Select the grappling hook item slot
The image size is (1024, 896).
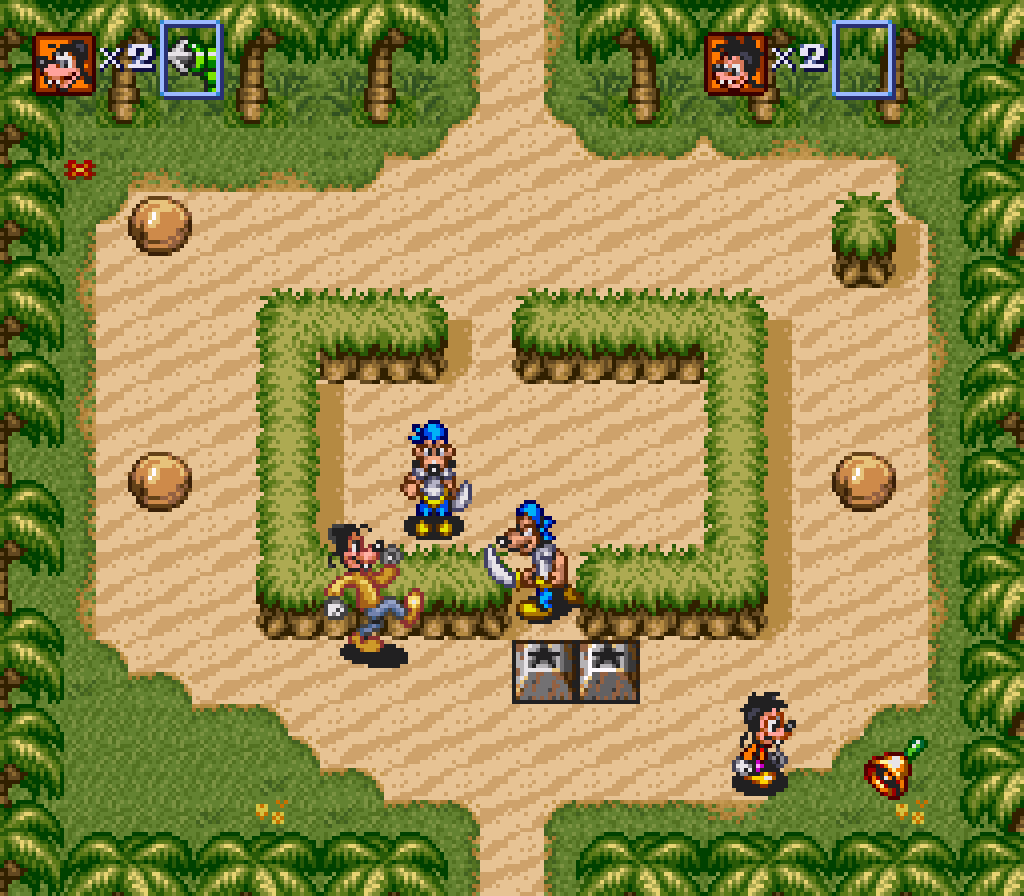pyautogui.click(x=191, y=59)
